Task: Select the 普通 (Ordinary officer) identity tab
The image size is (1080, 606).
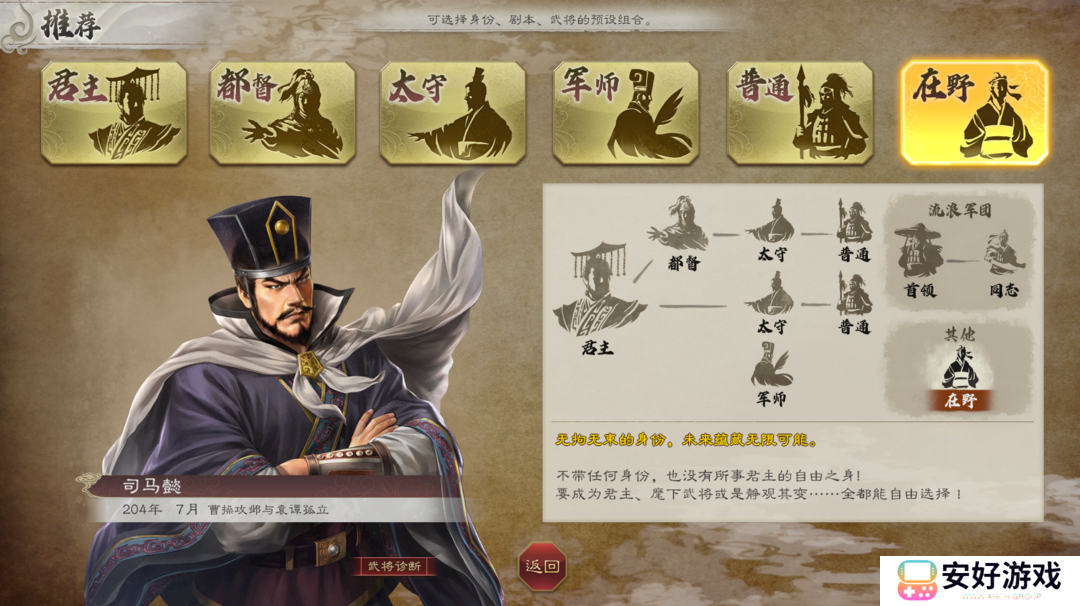Action: 799,113
